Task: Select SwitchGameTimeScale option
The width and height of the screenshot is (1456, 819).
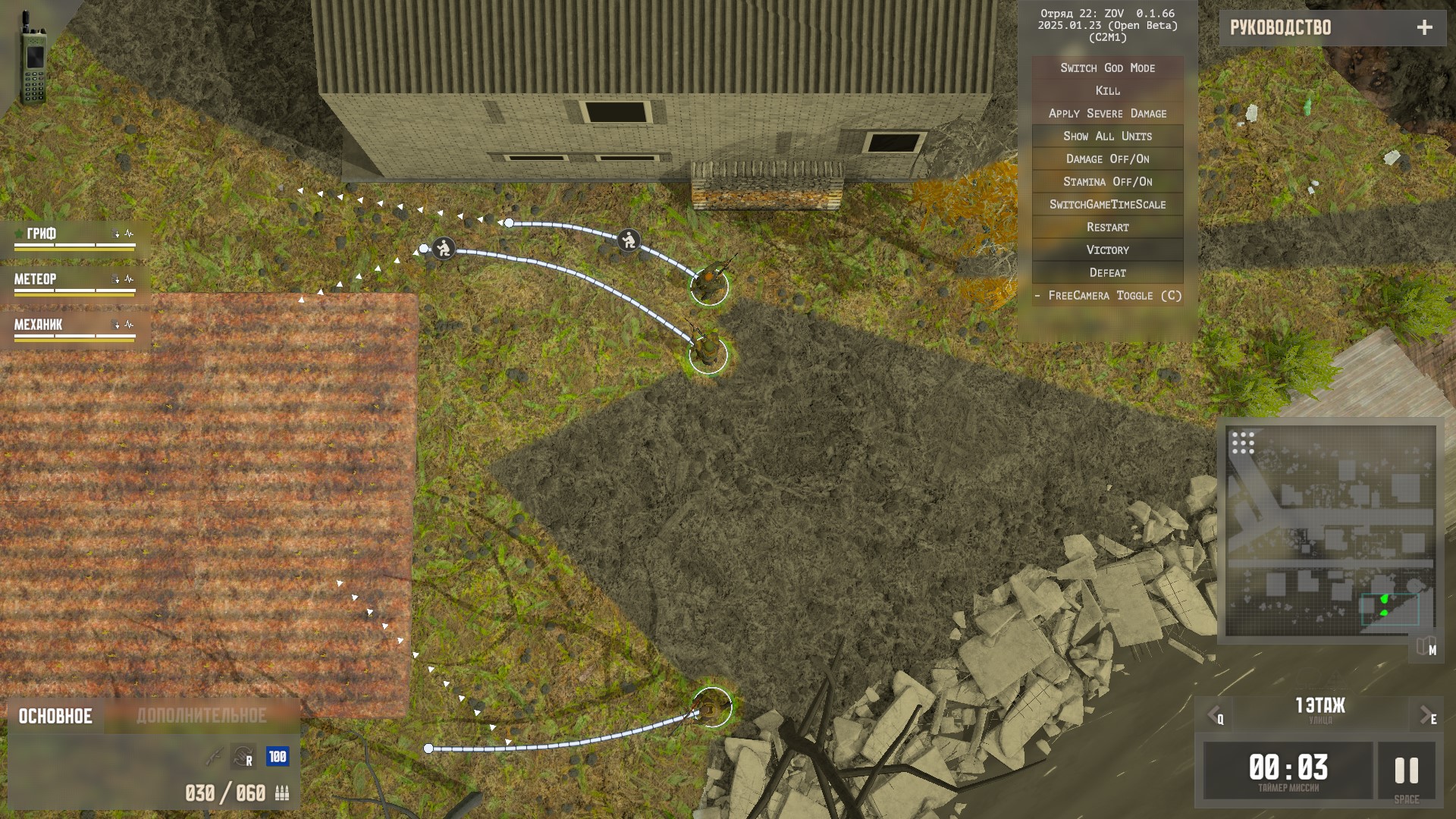Action: (1107, 205)
